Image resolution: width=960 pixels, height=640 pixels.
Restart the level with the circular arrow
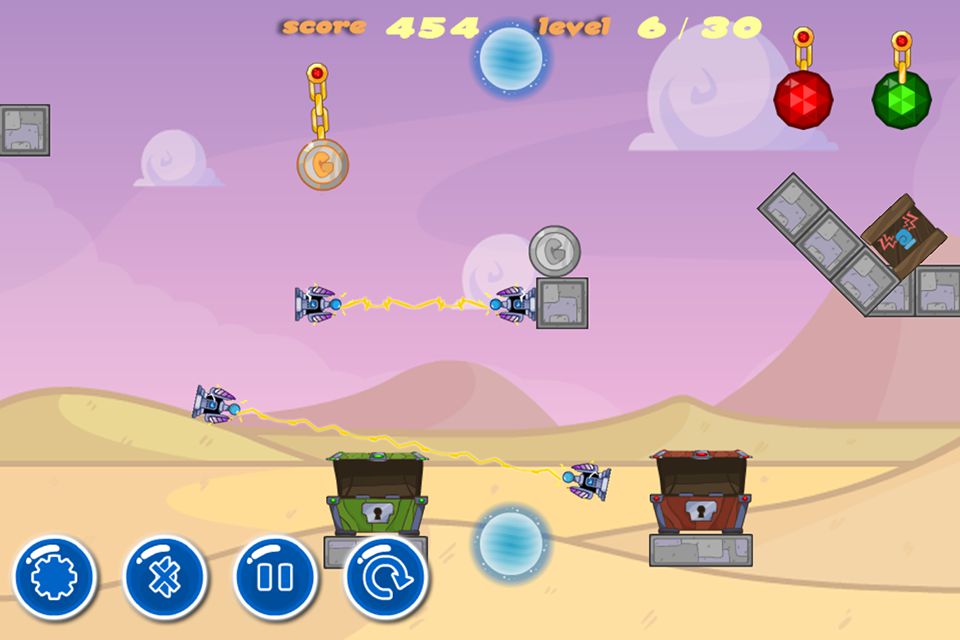[385, 578]
